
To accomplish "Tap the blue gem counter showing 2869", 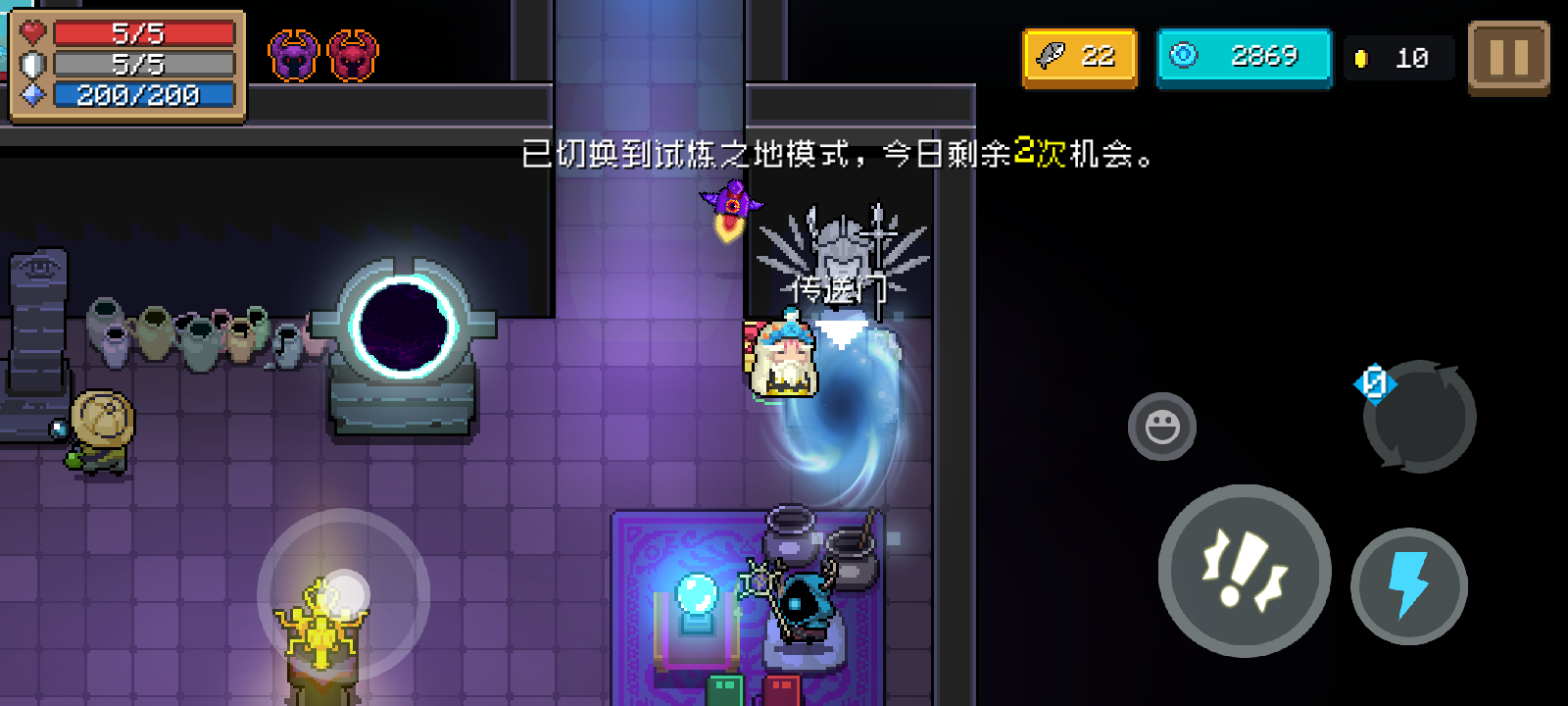I will click(1245, 56).
